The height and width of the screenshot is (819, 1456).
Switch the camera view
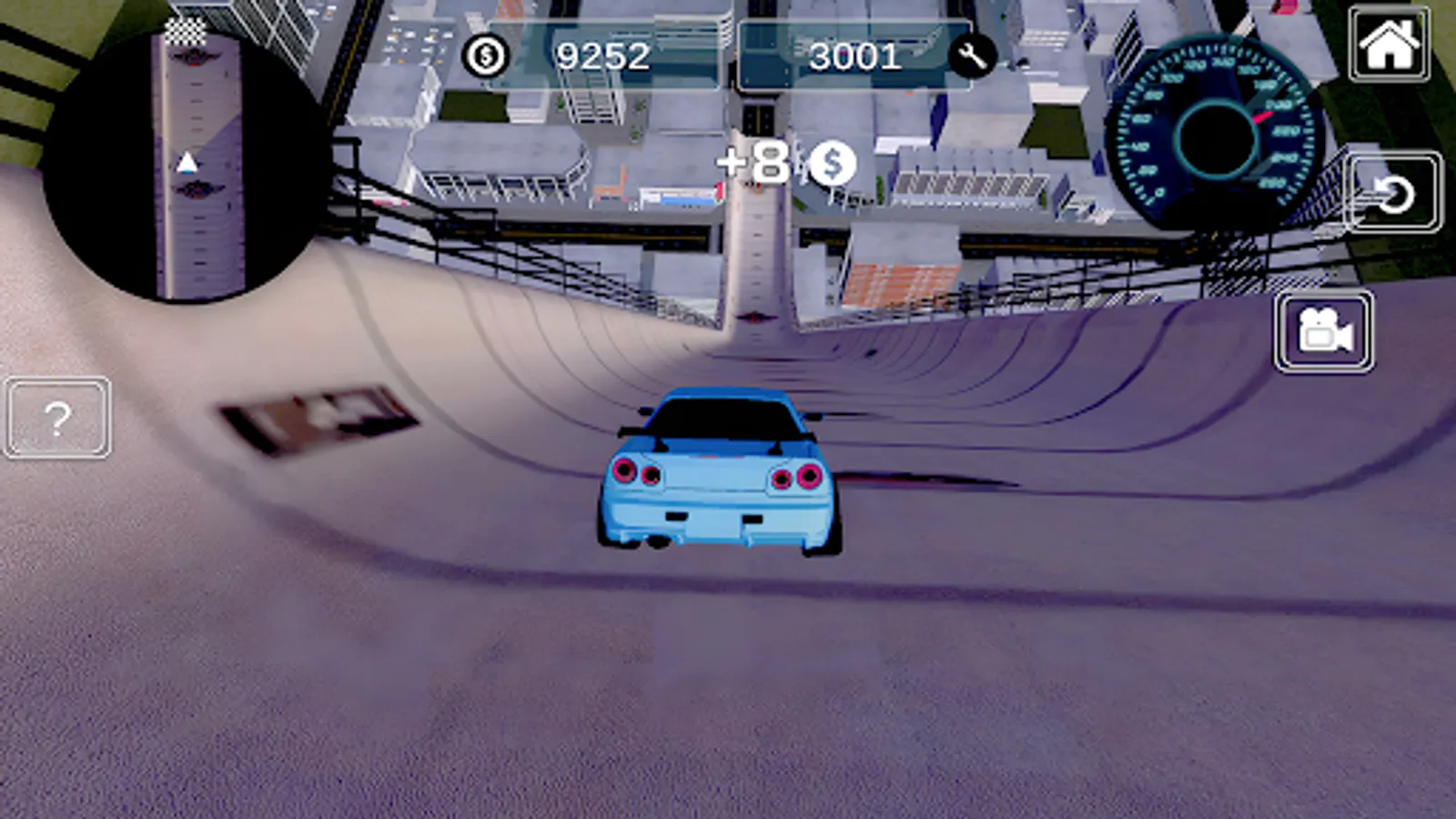click(1324, 332)
